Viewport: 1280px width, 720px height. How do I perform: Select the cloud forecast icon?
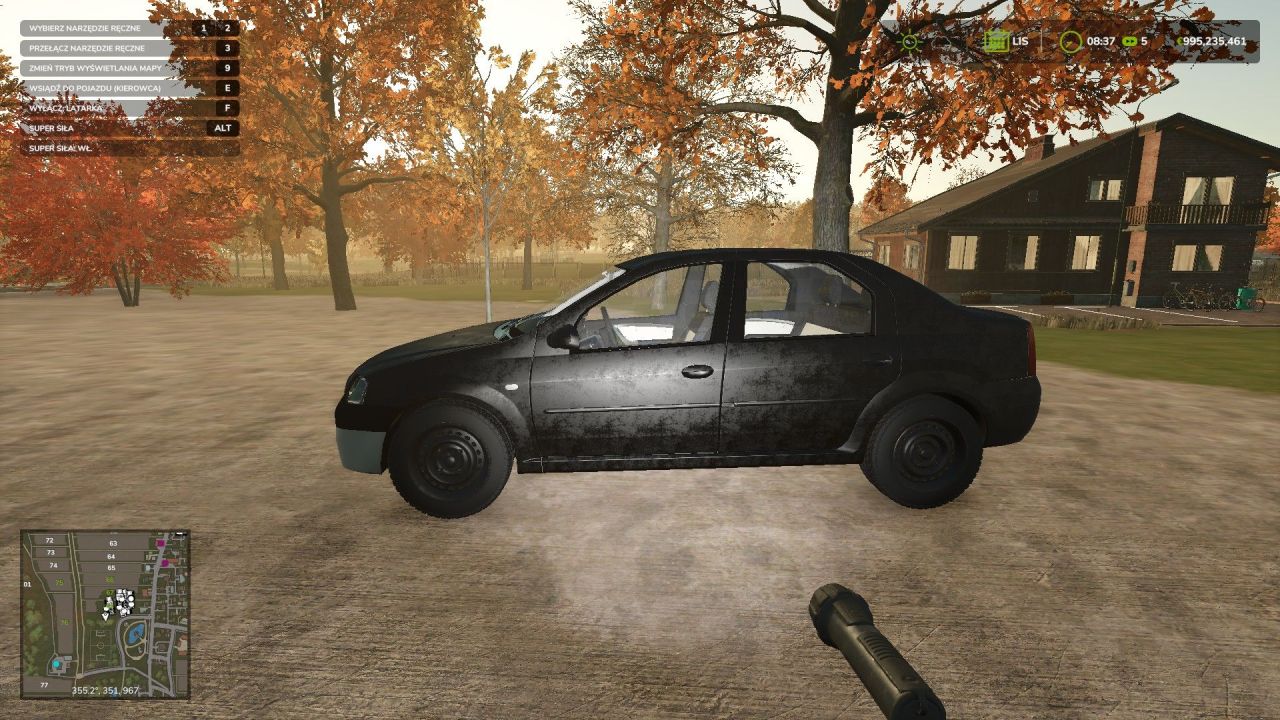(942, 41)
